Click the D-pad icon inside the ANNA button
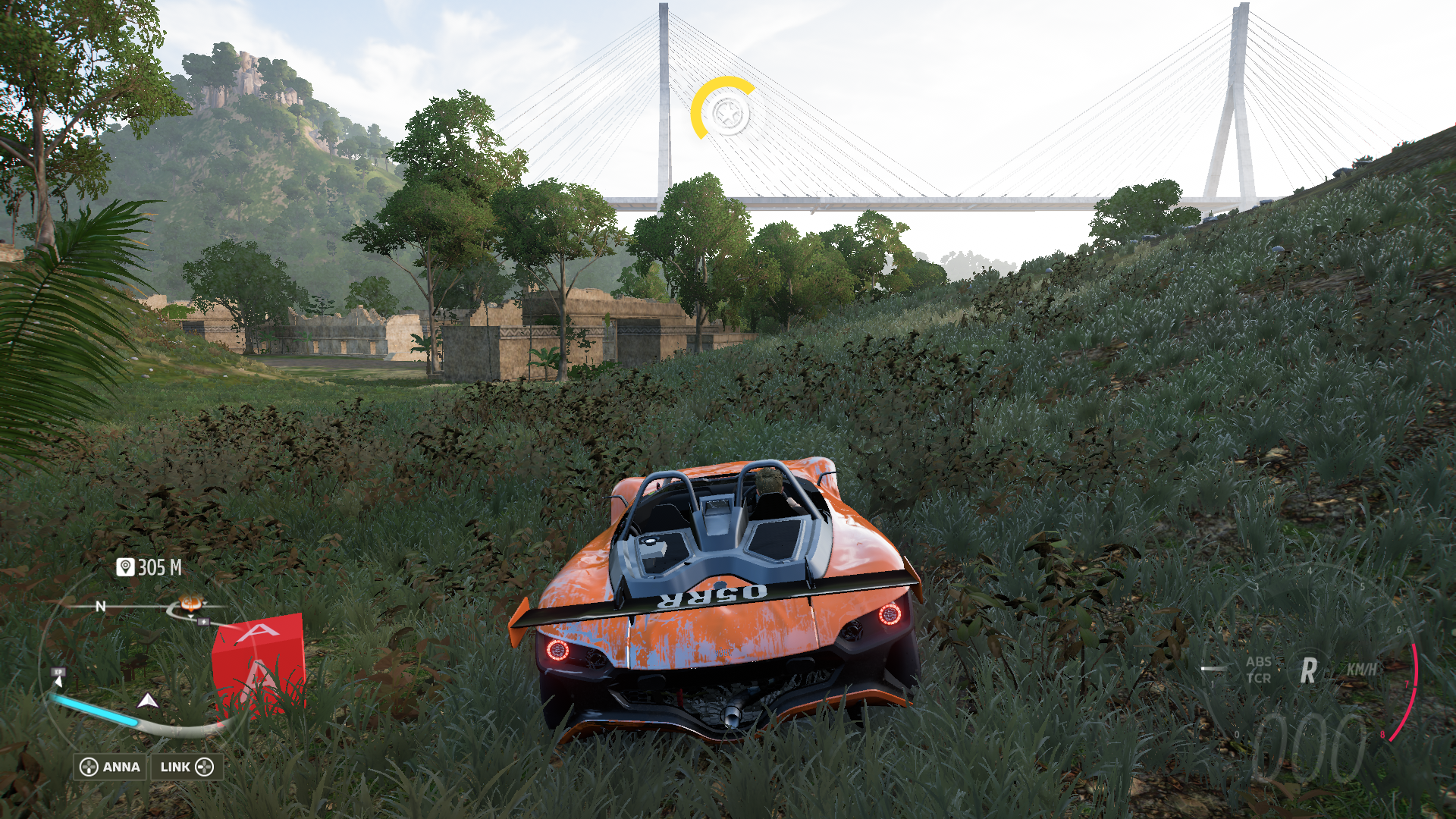The width and height of the screenshot is (1456, 819). click(89, 767)
